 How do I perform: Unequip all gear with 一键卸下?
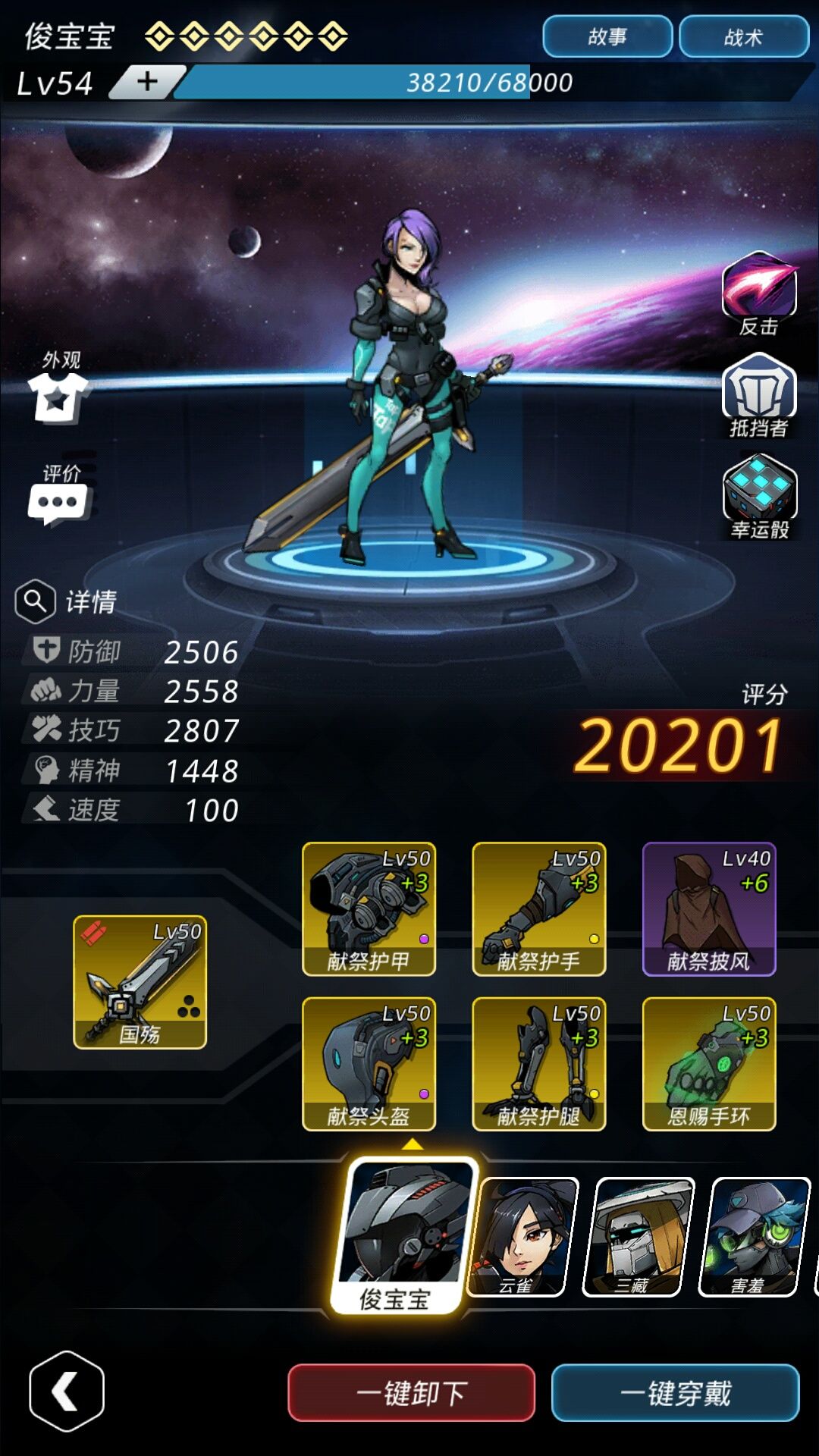click(x=411, y=1392)
